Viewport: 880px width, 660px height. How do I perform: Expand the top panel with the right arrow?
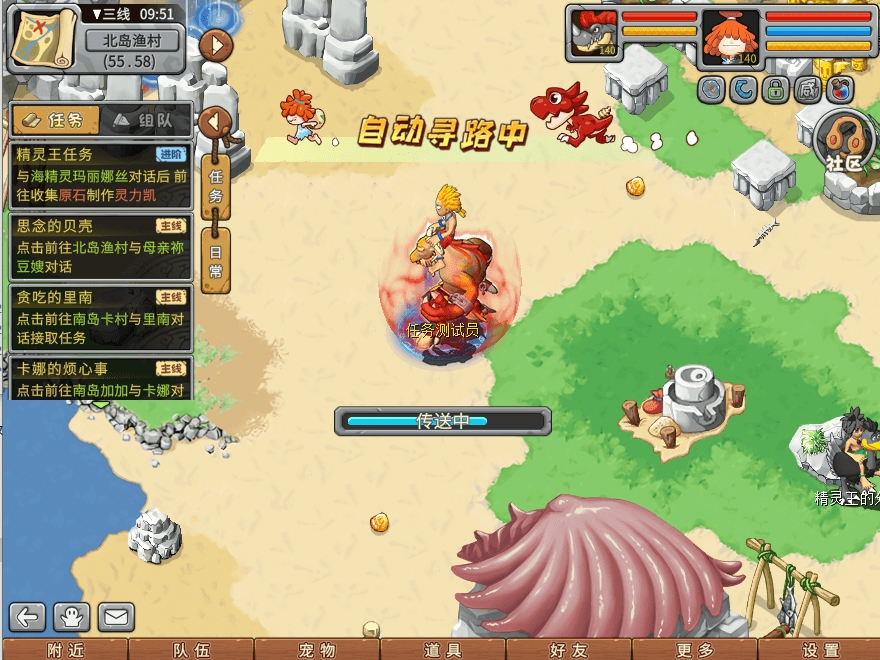click(x=216, y=45)
